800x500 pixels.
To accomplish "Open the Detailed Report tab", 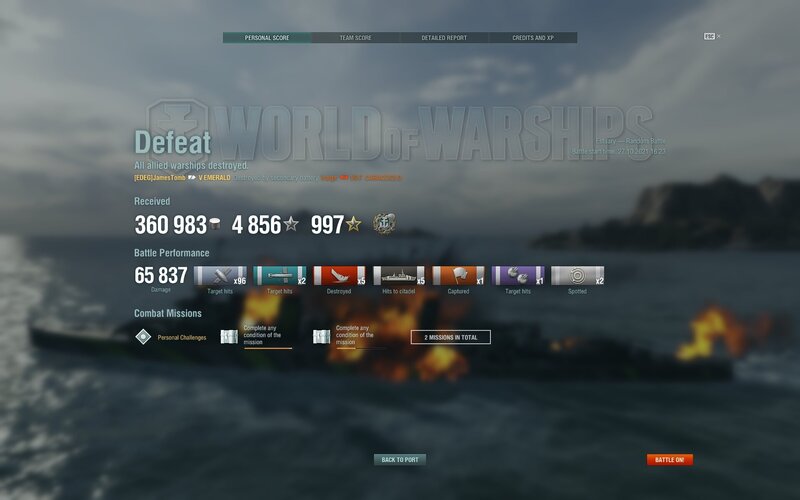I will coord(444,38).
